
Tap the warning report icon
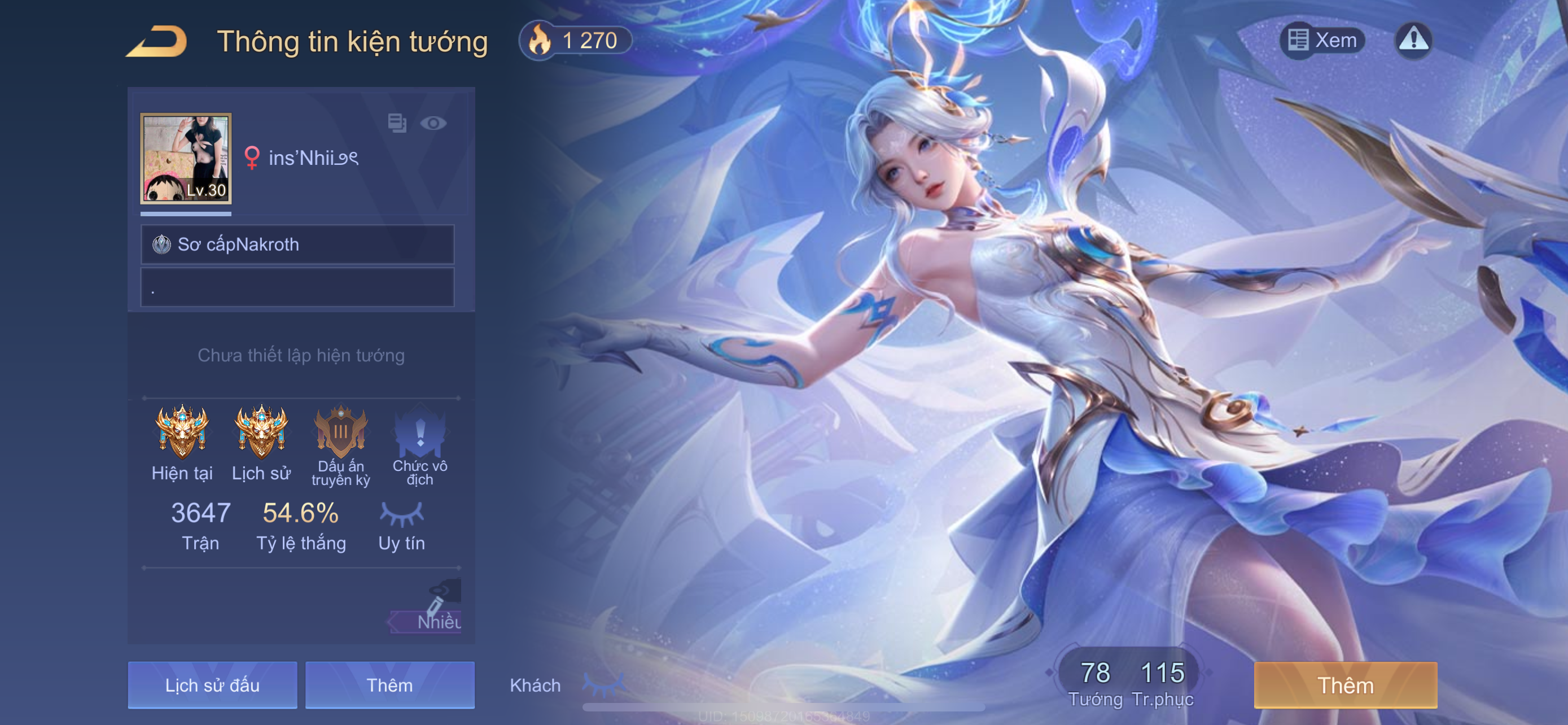point(1413,40)
